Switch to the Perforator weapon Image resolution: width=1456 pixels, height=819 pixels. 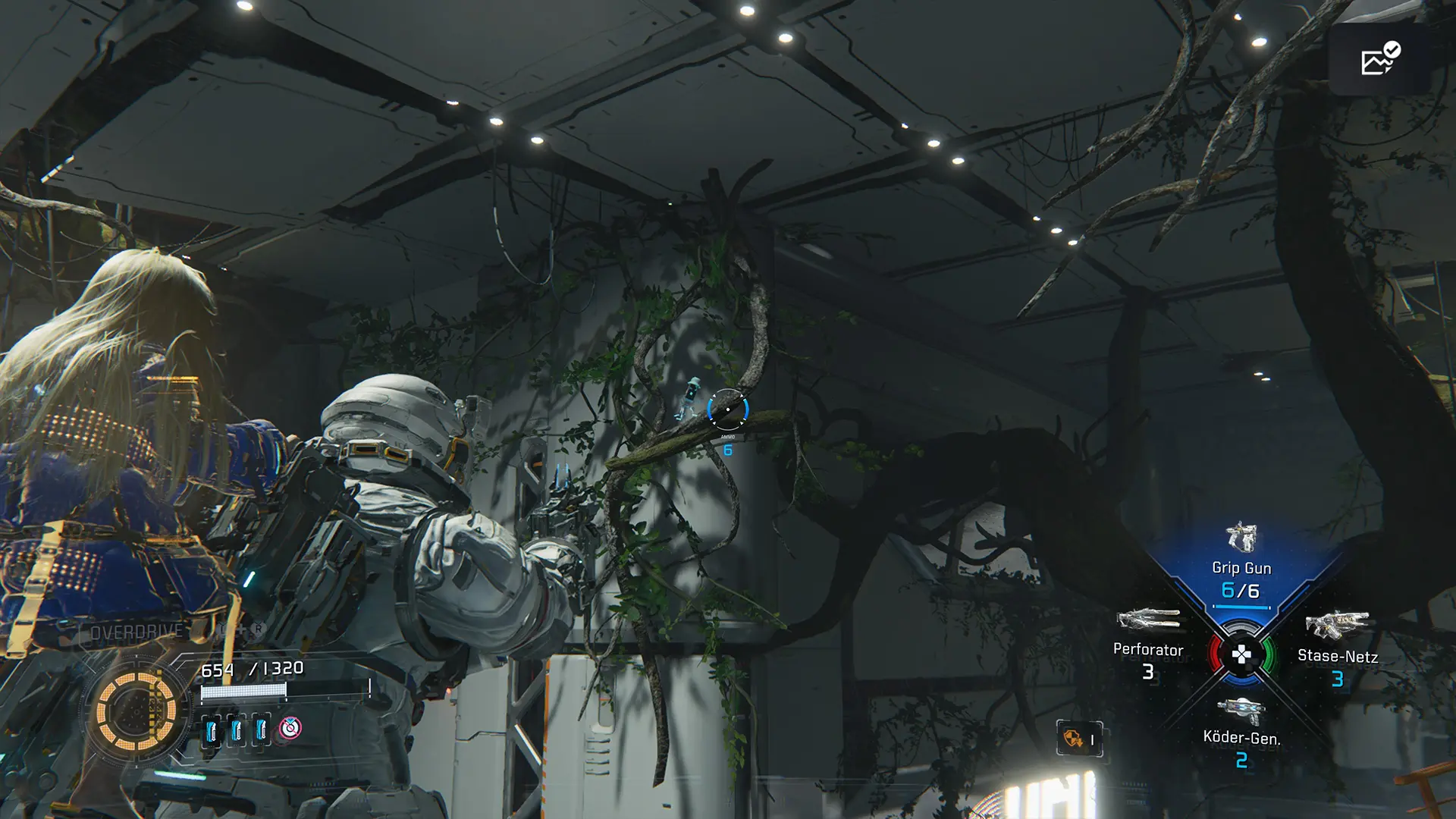(x=1148, y=641)
